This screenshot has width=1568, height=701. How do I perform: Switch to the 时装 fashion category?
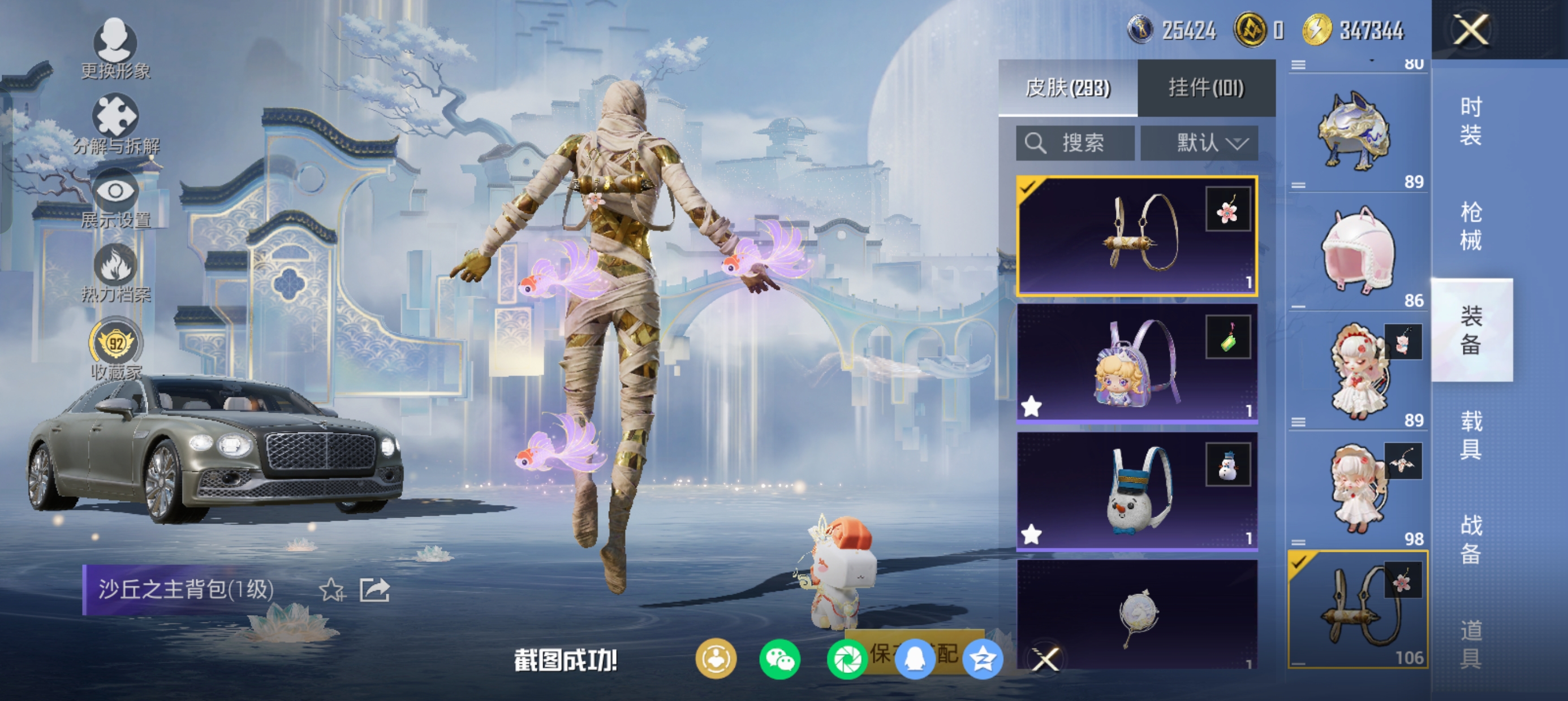tap(1471, 121)
